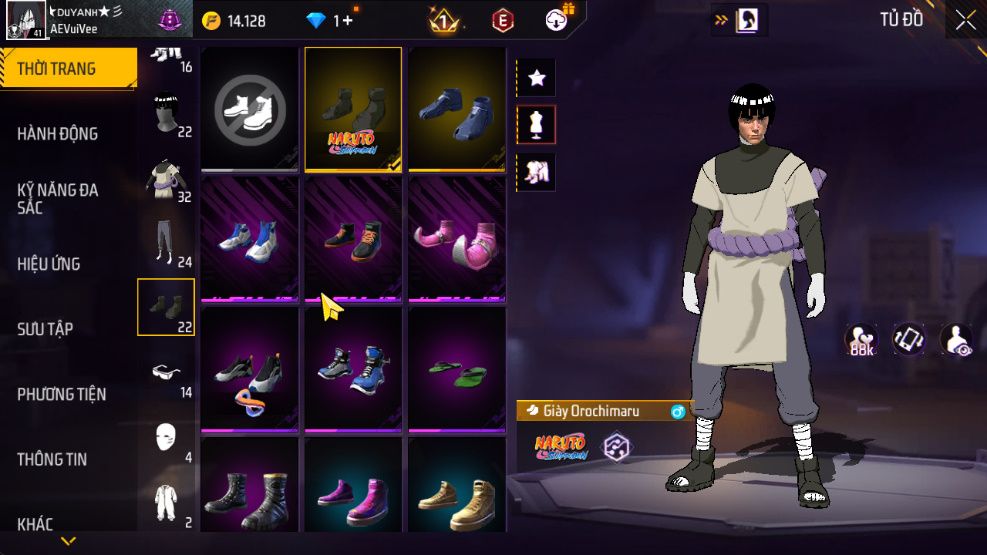987x555 pixels.
Task: Close the wardrobe with the X button
Action: pyautogui.click(x=964, y=20)
